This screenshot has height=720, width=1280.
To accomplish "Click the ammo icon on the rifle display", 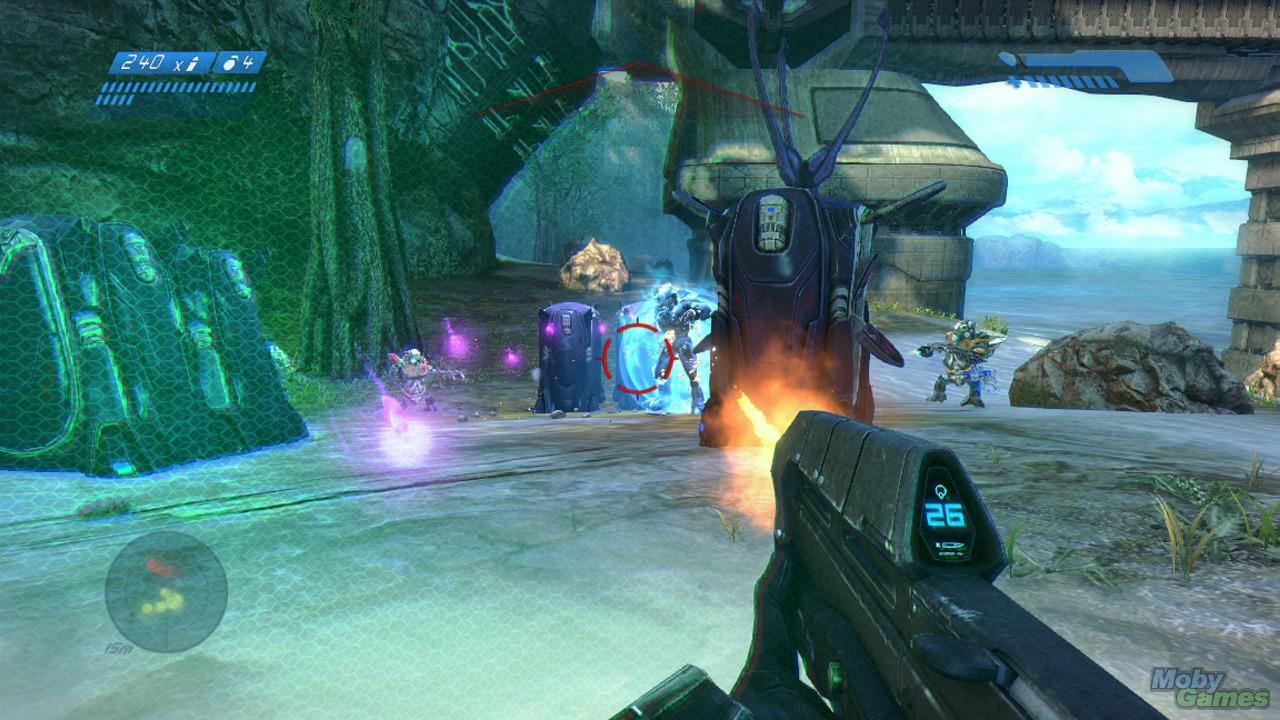I will tap(941, 491).
